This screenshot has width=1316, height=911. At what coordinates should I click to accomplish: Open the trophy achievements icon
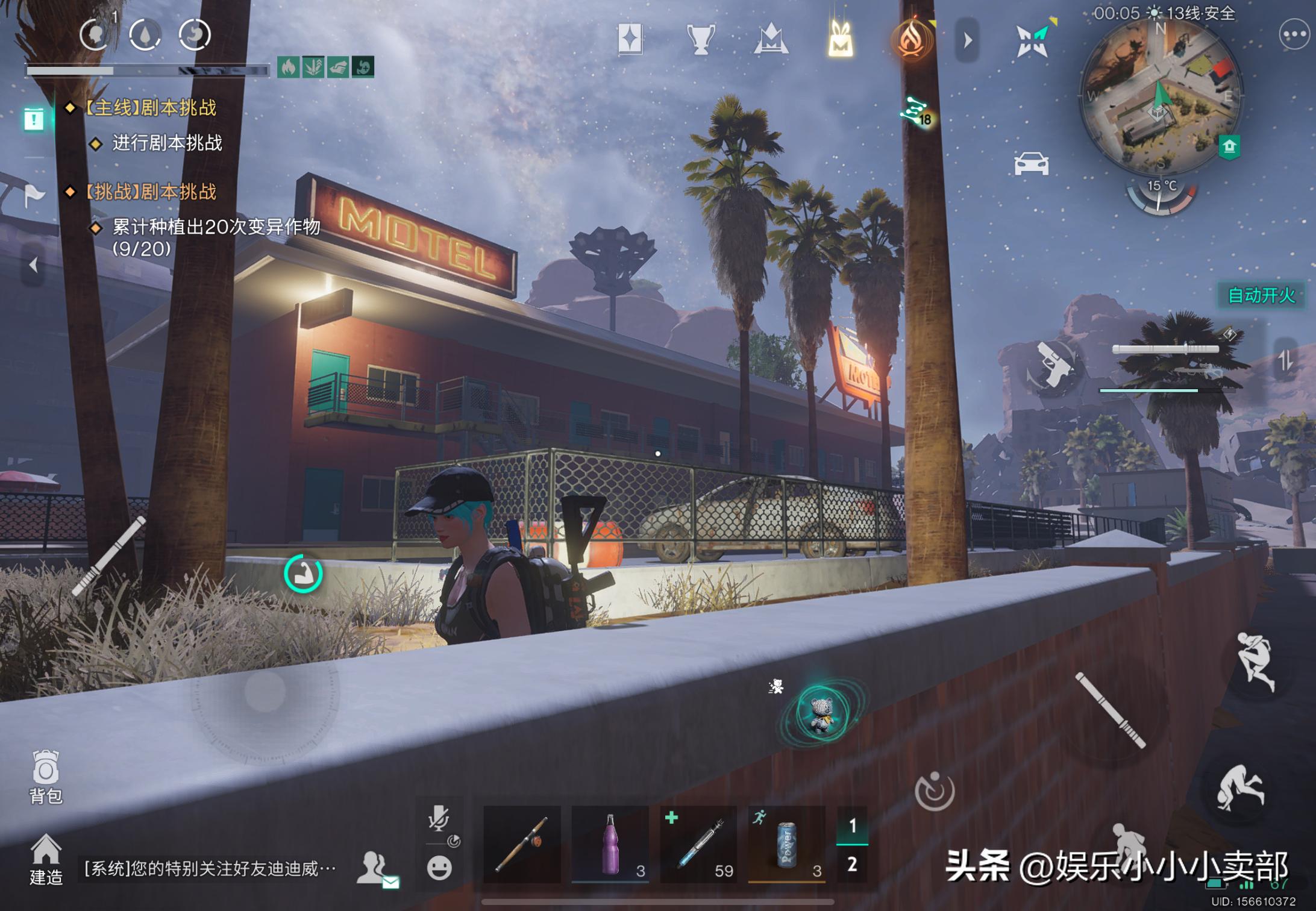pos(701,40)
